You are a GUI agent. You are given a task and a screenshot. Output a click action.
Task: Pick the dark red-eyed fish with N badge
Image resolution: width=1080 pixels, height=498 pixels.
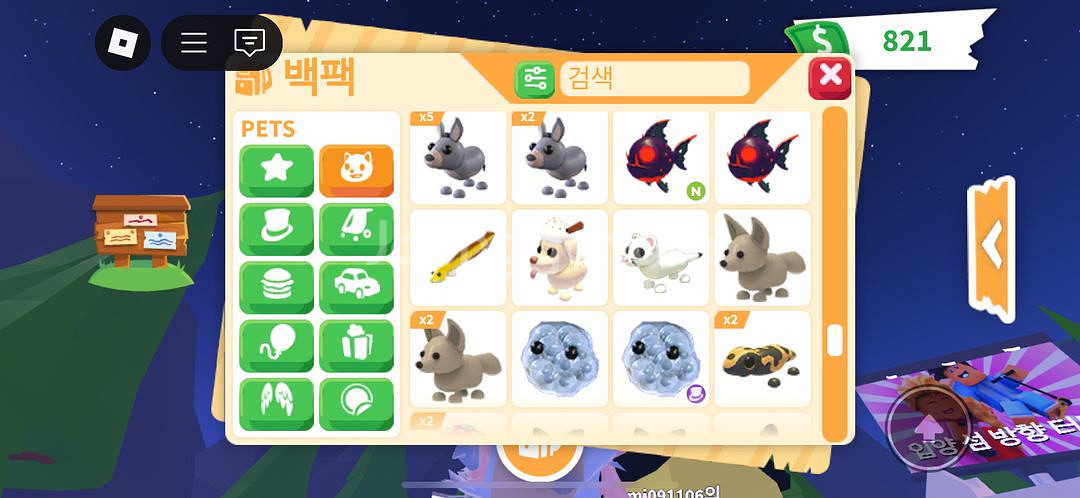point(661,157)
